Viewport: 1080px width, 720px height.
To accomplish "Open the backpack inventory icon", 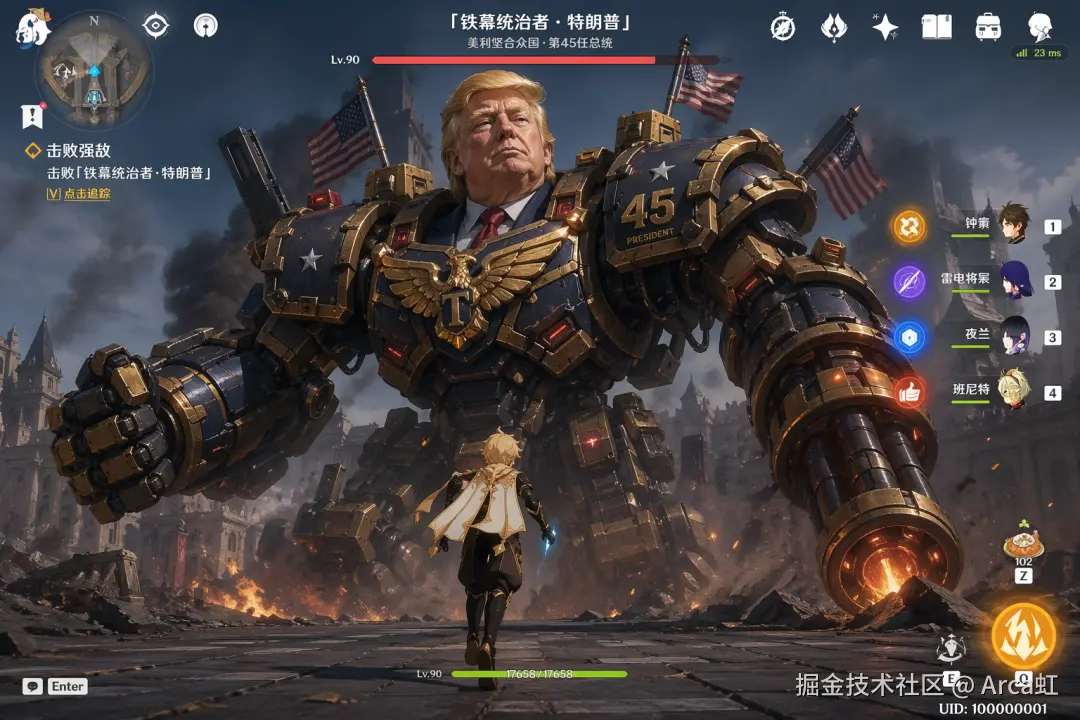I will pyautogui.click(x=988, y=27).
